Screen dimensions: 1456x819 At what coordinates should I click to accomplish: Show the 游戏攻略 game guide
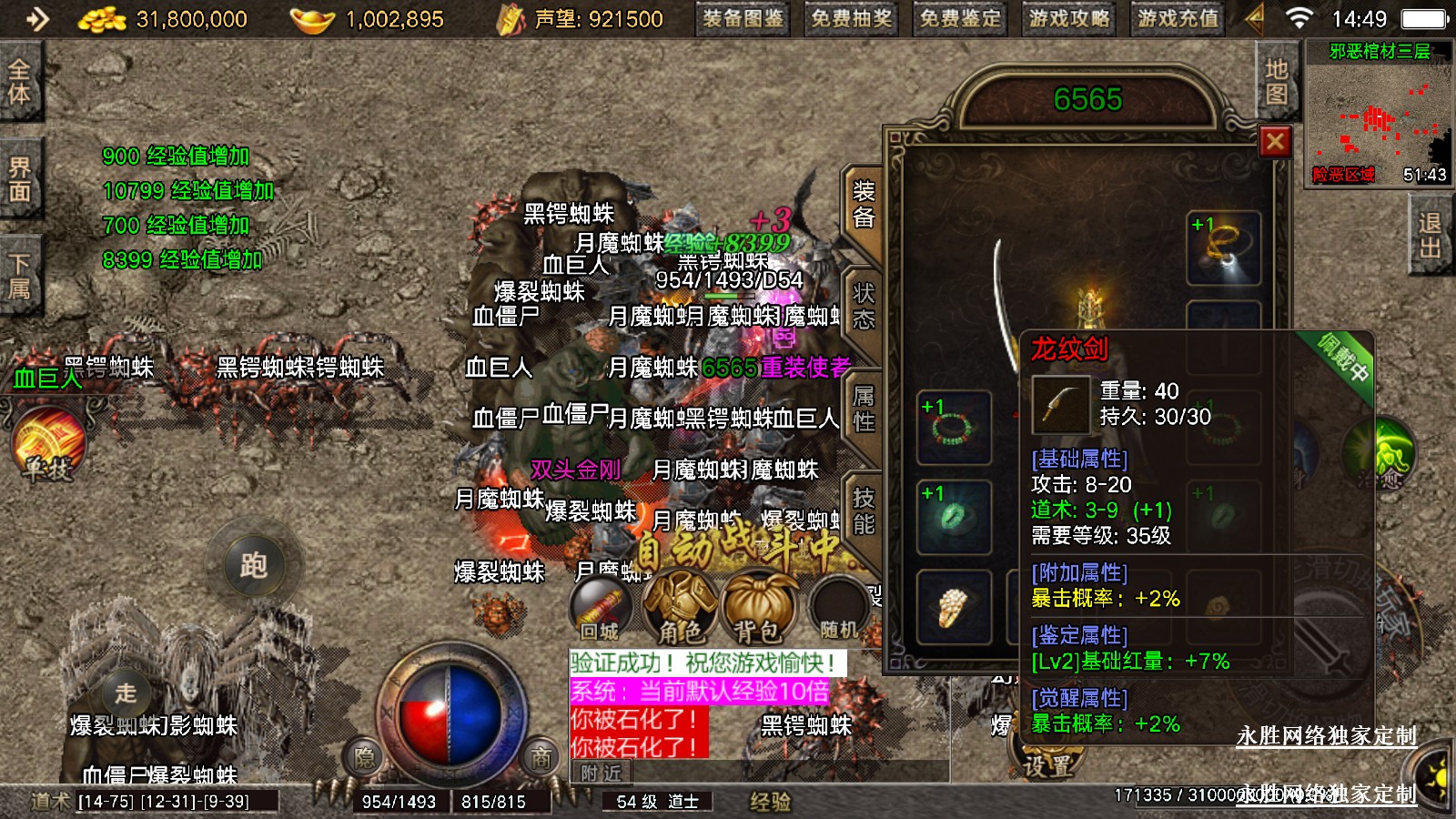pos(1068,19)
